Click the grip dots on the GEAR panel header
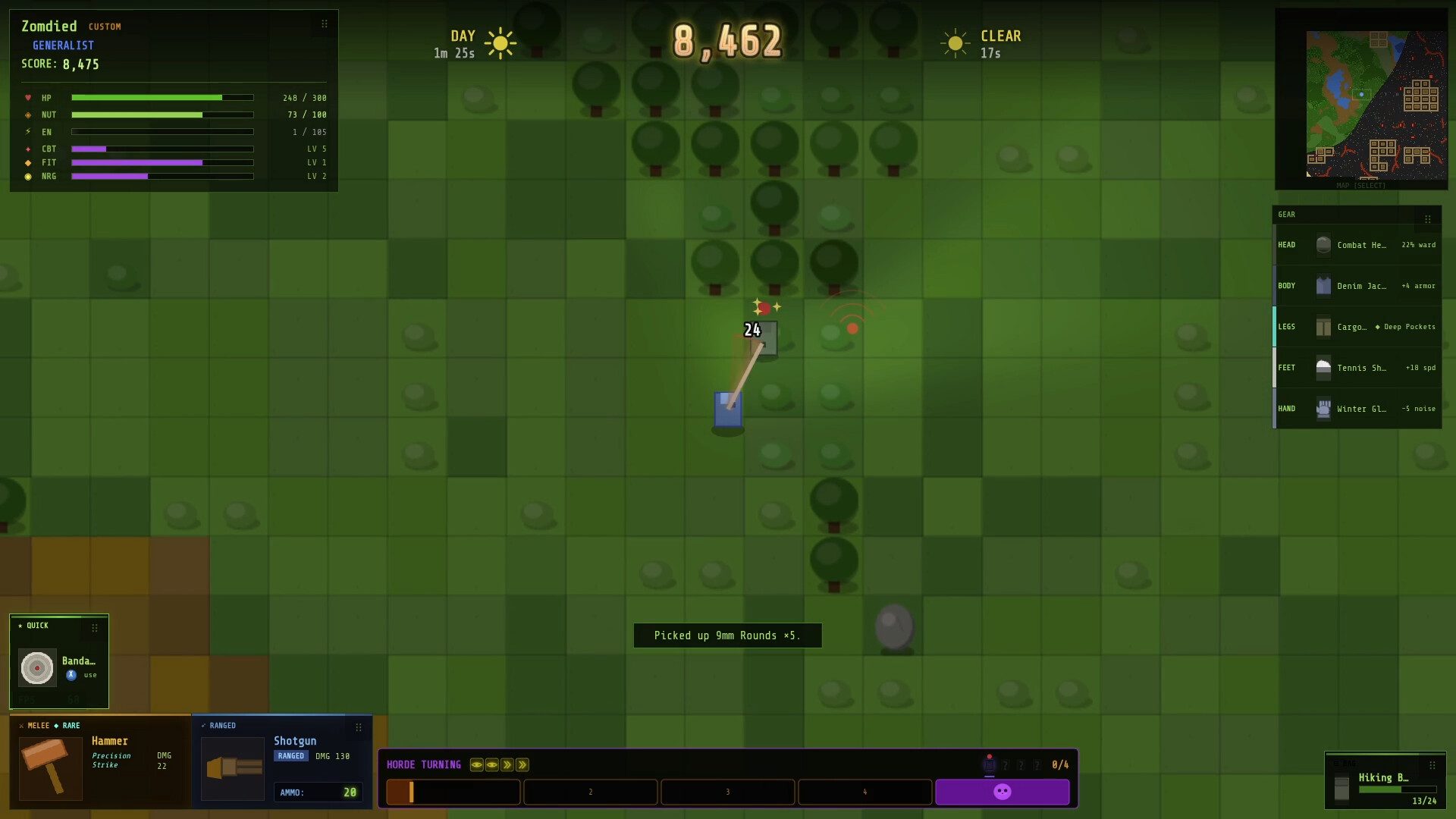Image resolution: width=1456 pixels, height=819 pixels. (1429, 218)
